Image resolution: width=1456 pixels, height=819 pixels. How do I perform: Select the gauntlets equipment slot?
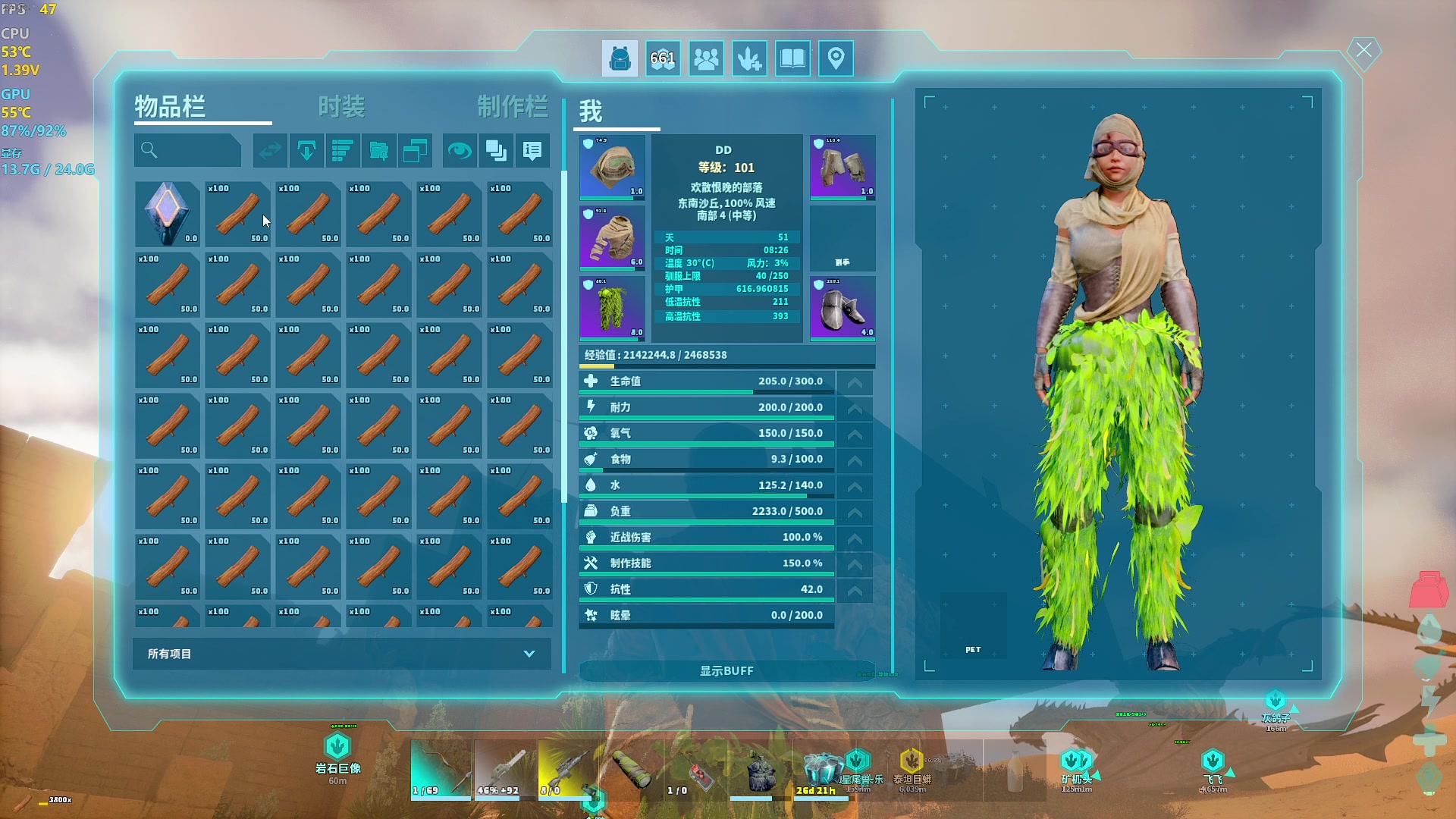click(843, 167)
